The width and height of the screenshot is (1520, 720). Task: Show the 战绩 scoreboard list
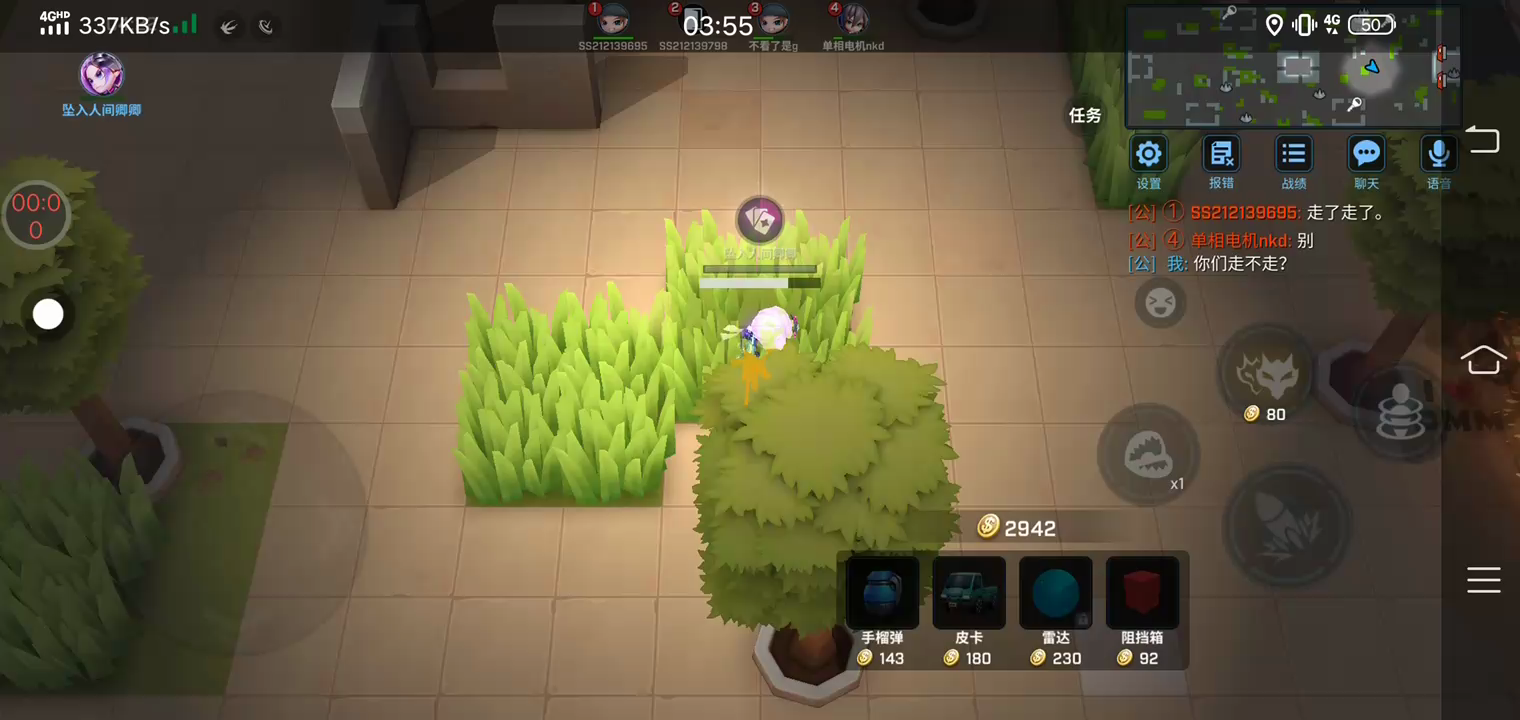[x=1294, y=154]
